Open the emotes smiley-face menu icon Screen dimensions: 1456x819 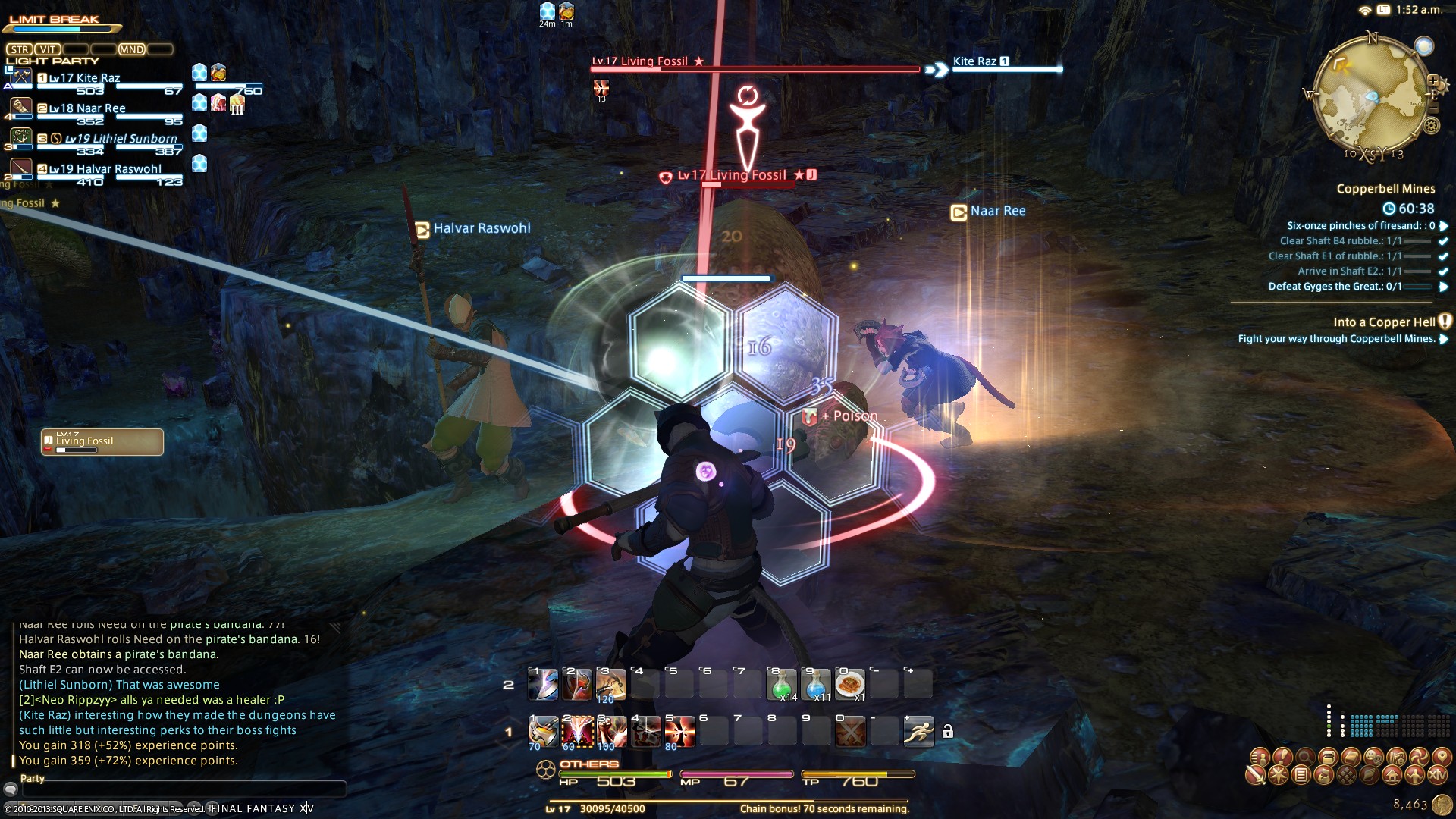tap(1373, 756)
